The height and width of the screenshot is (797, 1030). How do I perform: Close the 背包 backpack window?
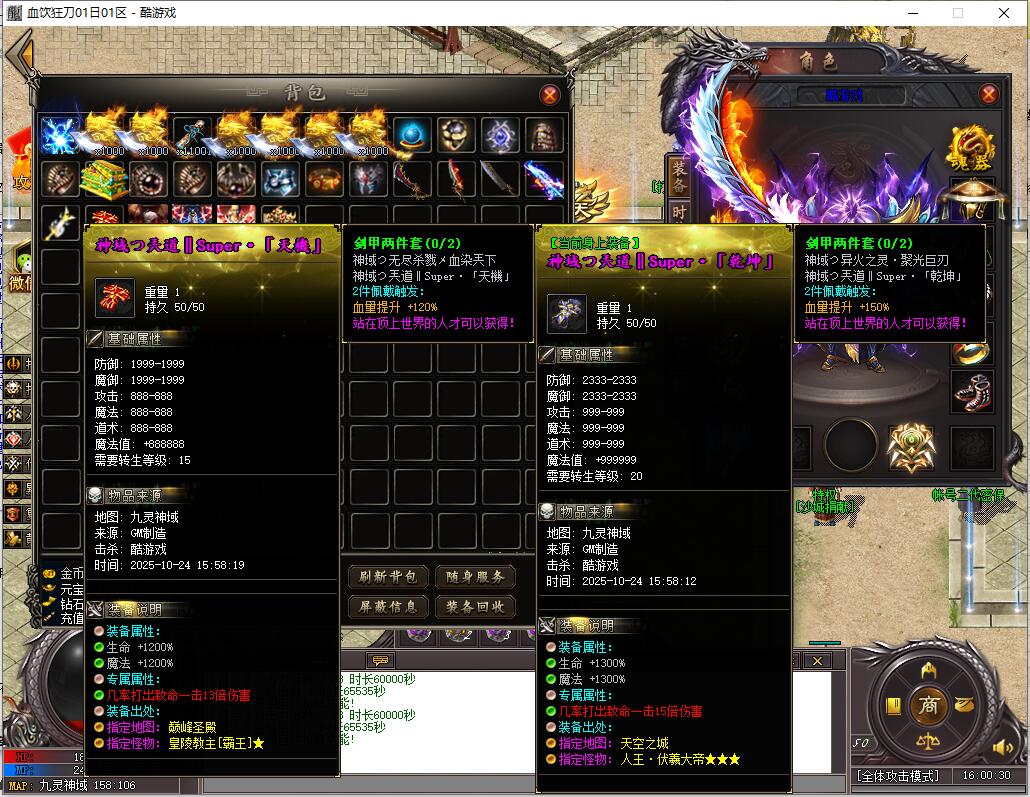549,95
